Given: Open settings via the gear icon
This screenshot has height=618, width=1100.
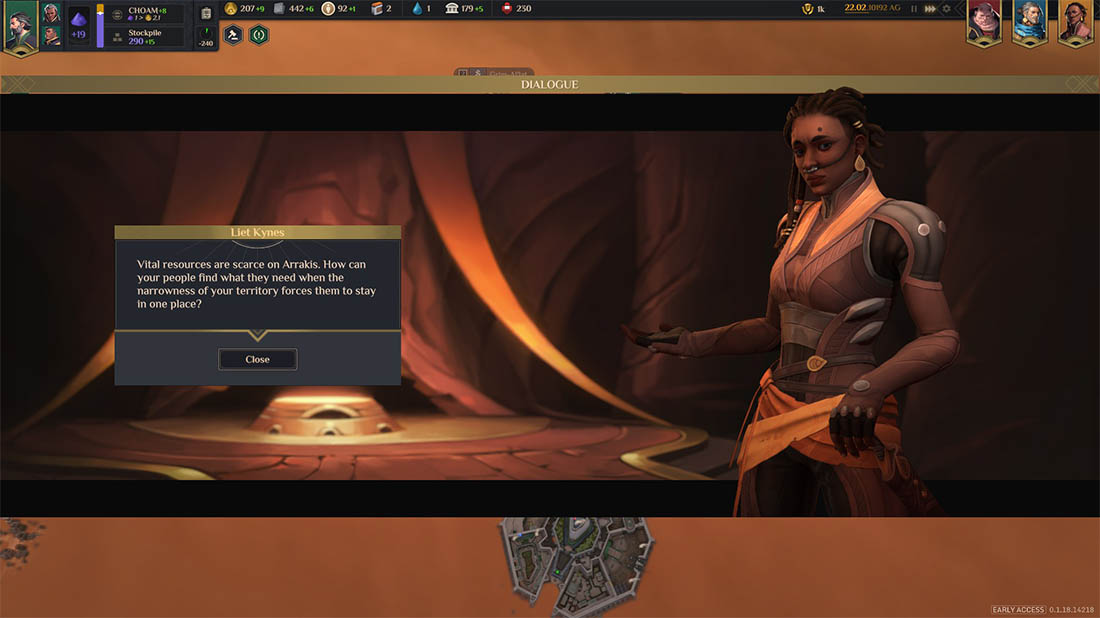Looking at the screenshot, I should [947, 9].
